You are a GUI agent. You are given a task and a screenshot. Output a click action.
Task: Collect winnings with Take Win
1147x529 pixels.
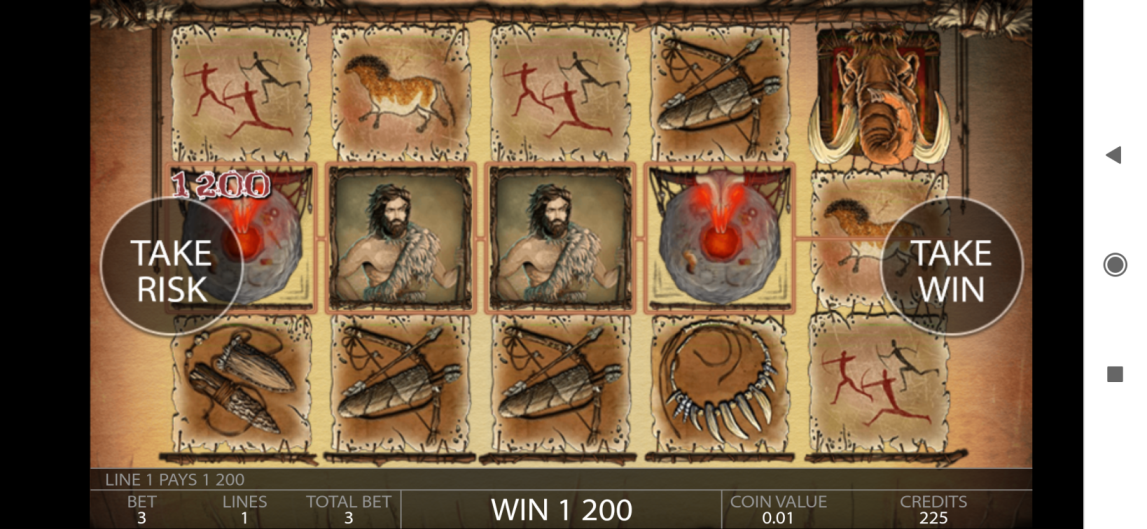coord(951,268)
